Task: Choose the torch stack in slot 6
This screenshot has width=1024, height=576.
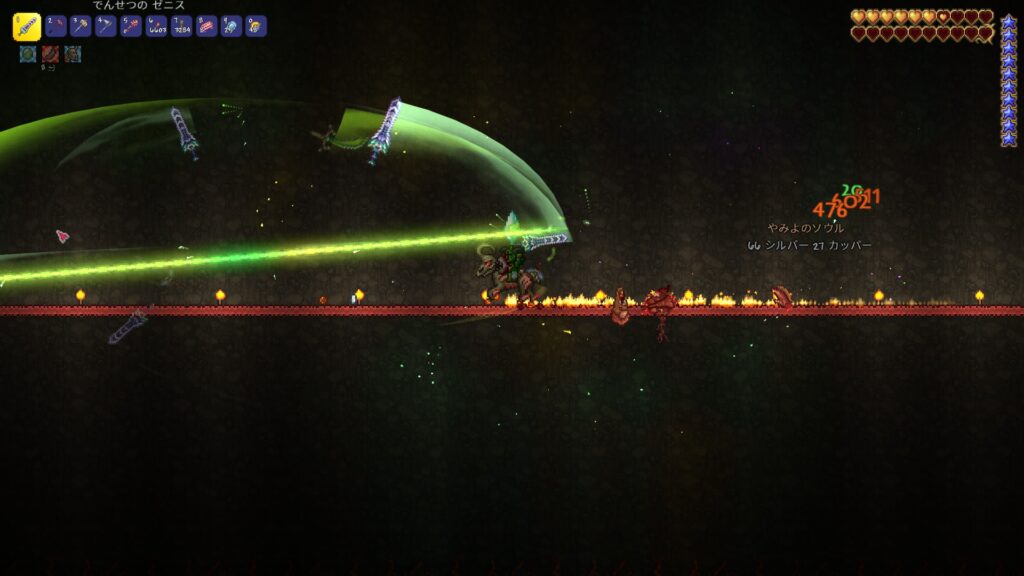Action: (156, 27)
